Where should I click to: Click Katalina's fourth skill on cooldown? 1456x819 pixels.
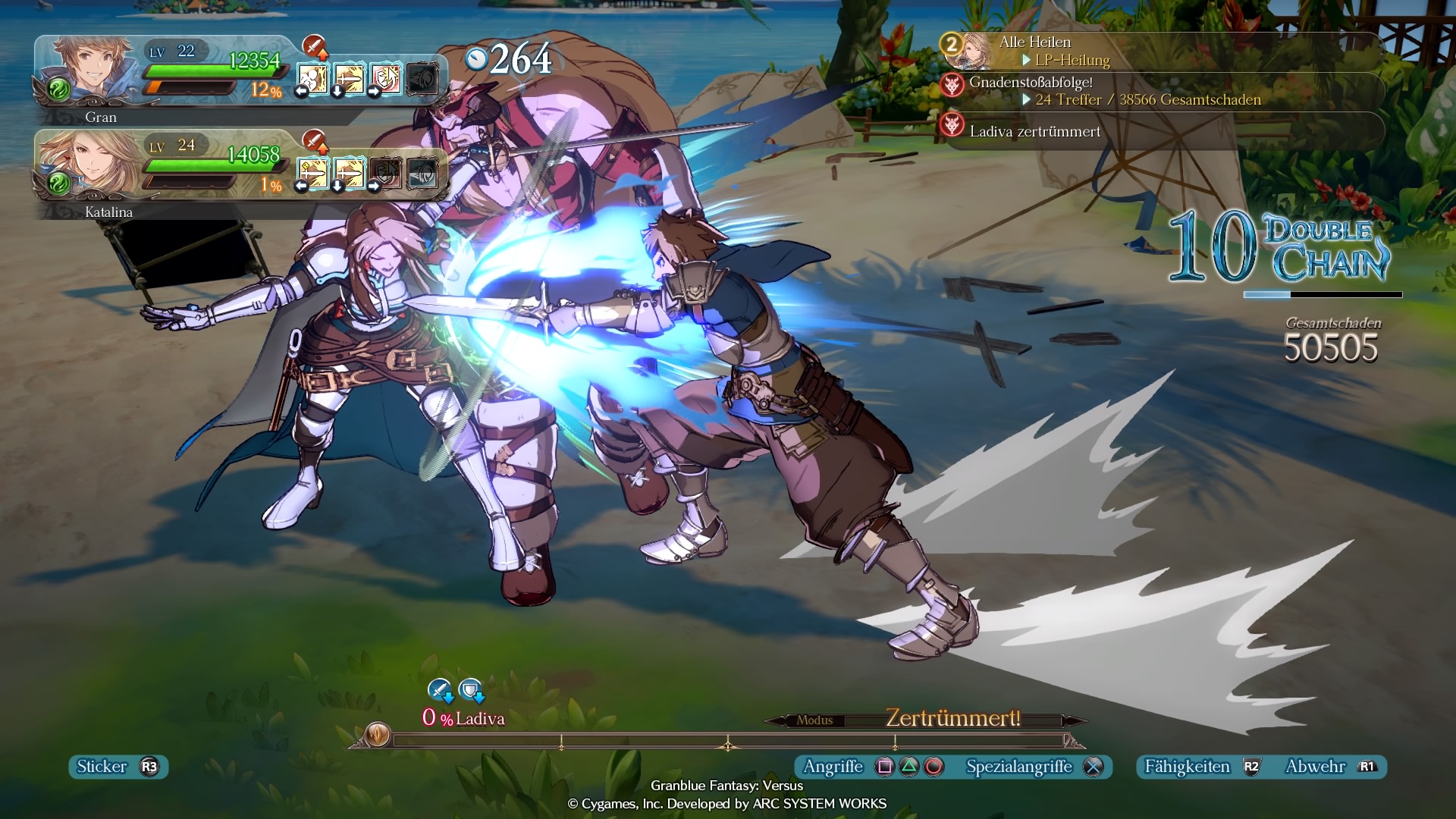pyautogui.click(x=422, y=174)
